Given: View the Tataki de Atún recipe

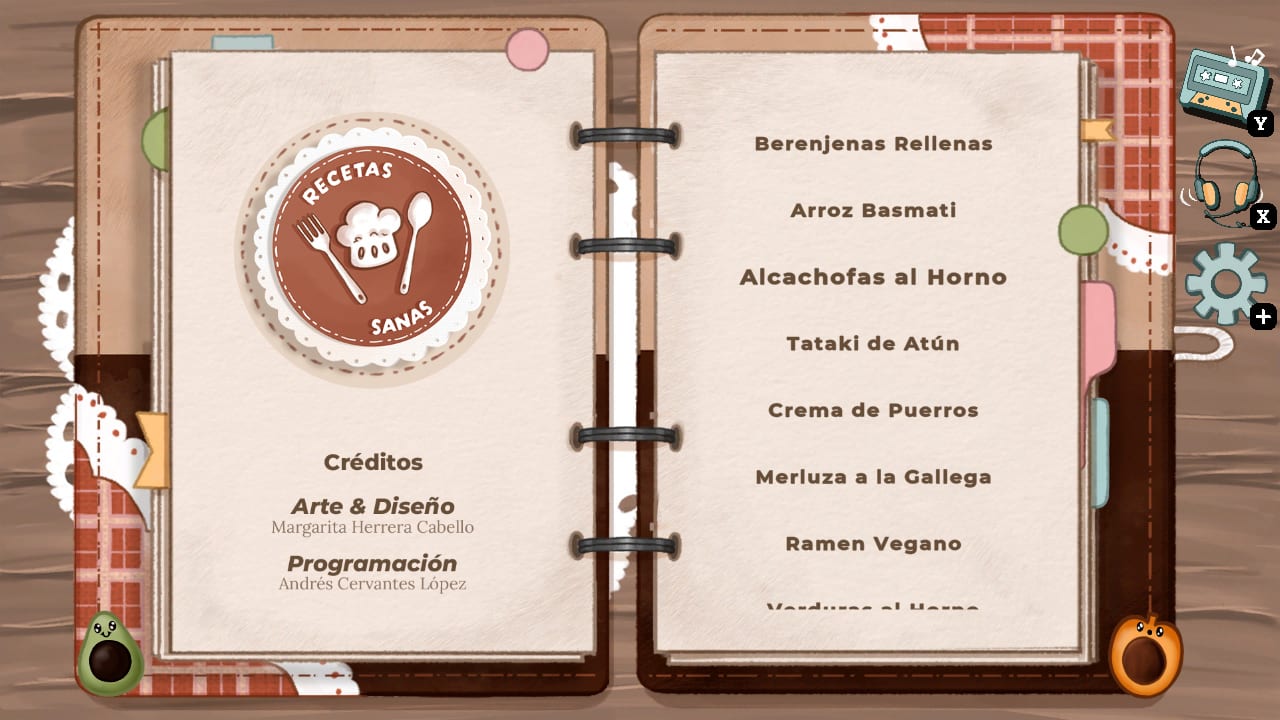Looking at the screenshot, I should (x=872, y=343).
